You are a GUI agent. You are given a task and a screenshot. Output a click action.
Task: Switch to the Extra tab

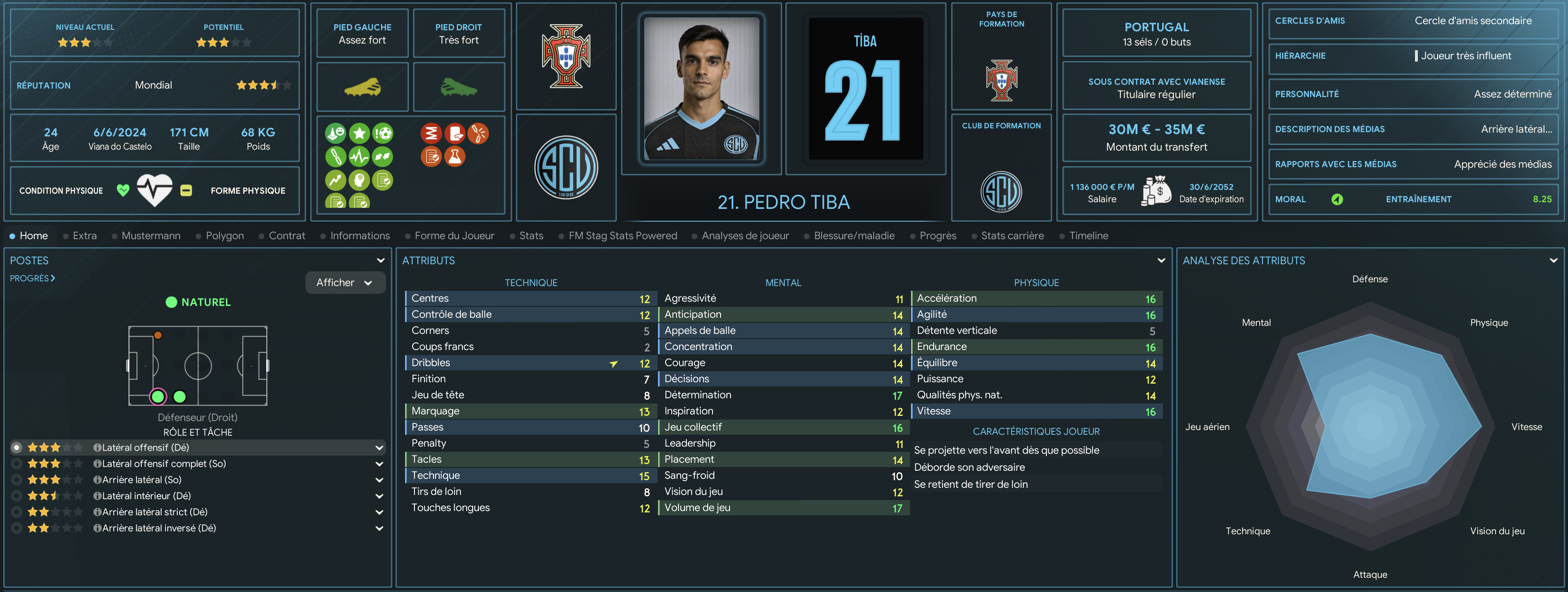point(84,235)
